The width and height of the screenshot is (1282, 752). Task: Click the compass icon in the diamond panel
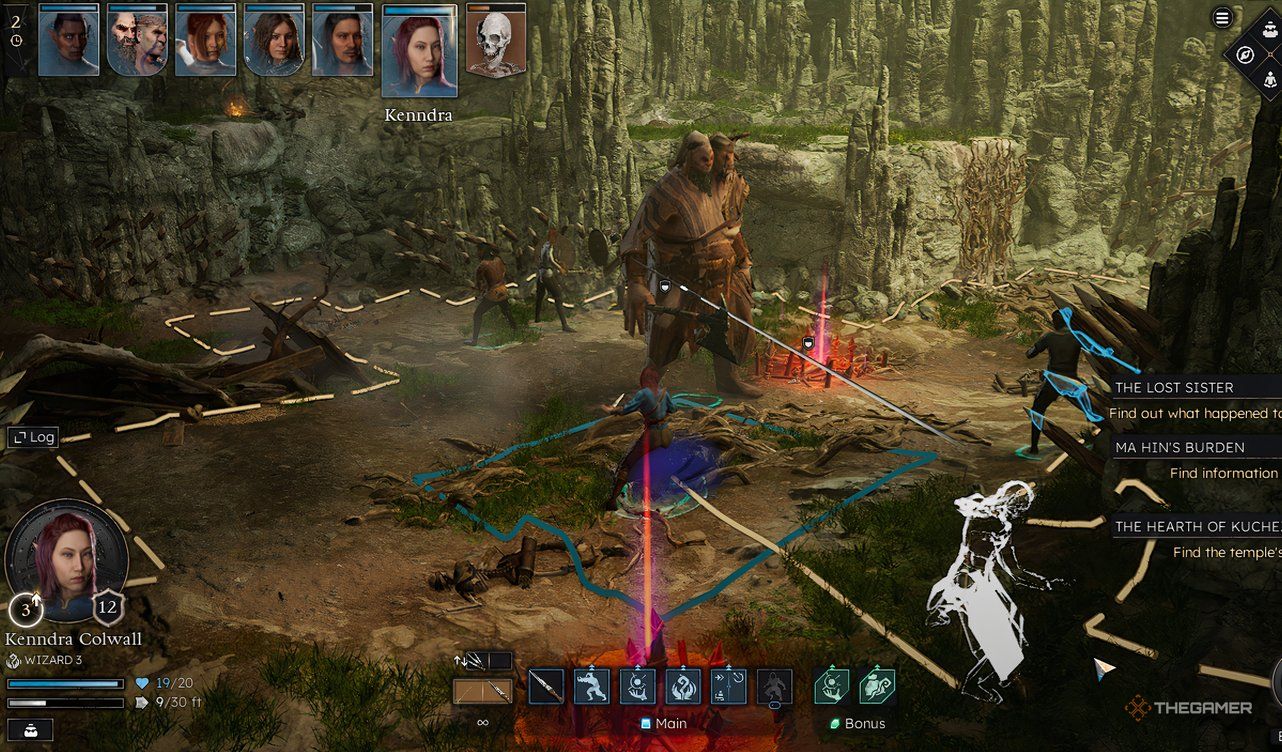tap(1246, 55)
